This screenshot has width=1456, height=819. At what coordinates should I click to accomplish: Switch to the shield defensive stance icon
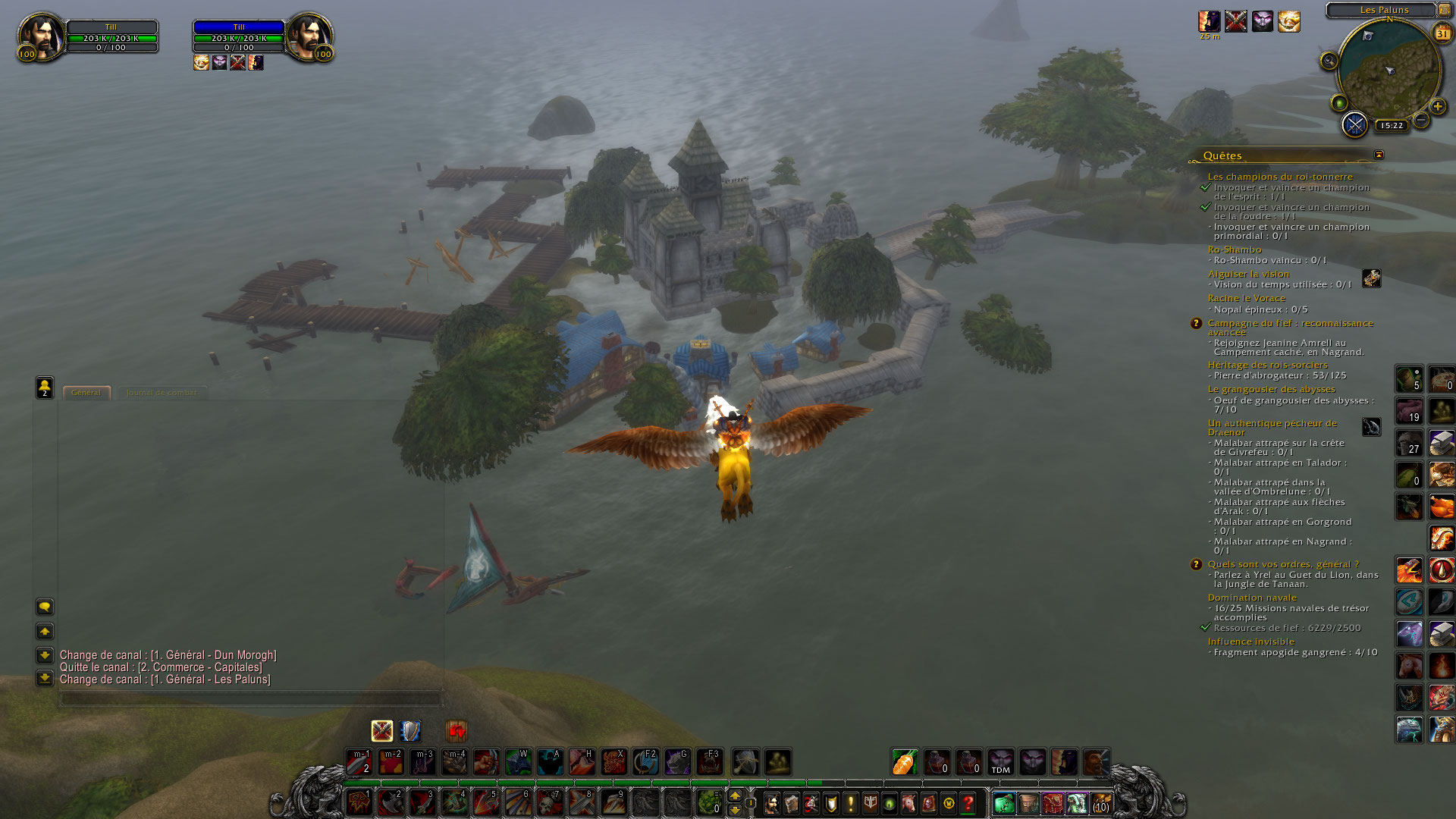(x=410, y=730)
